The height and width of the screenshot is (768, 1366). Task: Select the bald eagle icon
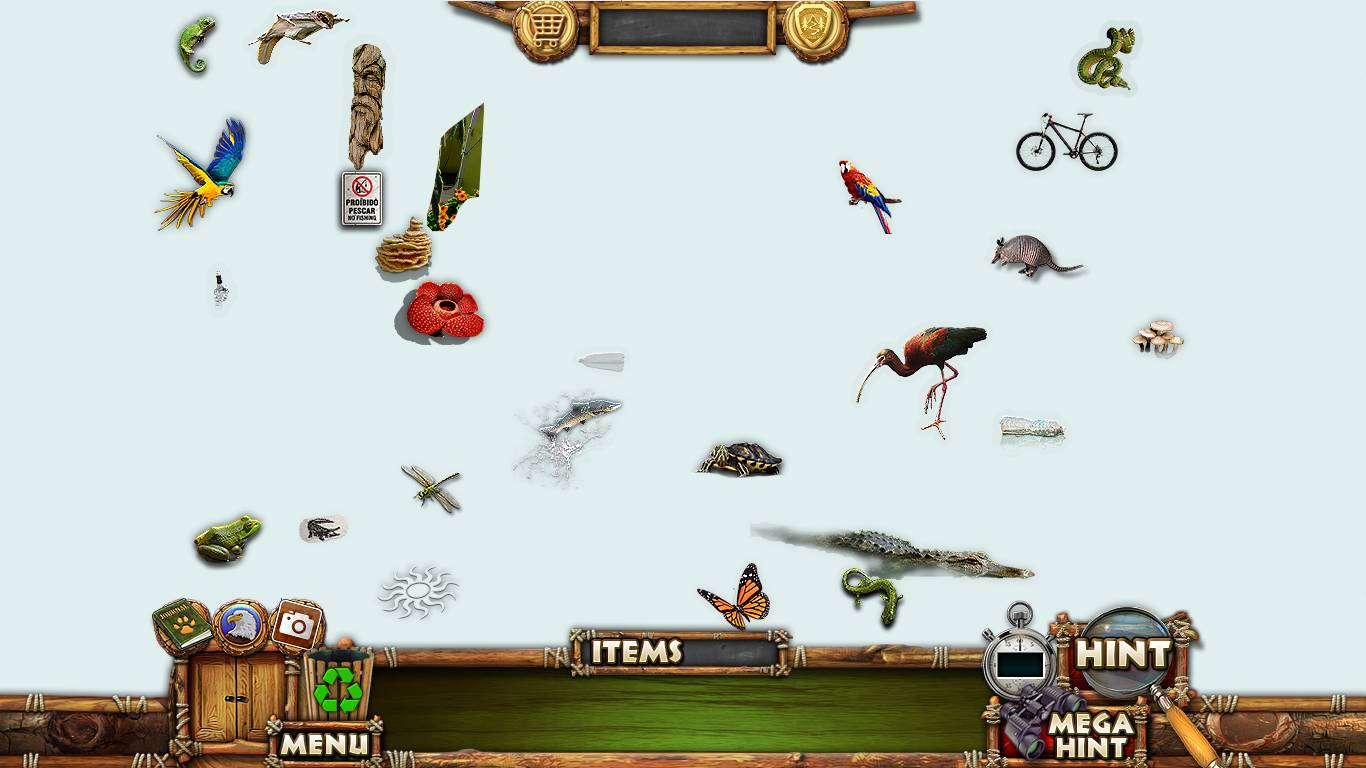pos(241,626)
